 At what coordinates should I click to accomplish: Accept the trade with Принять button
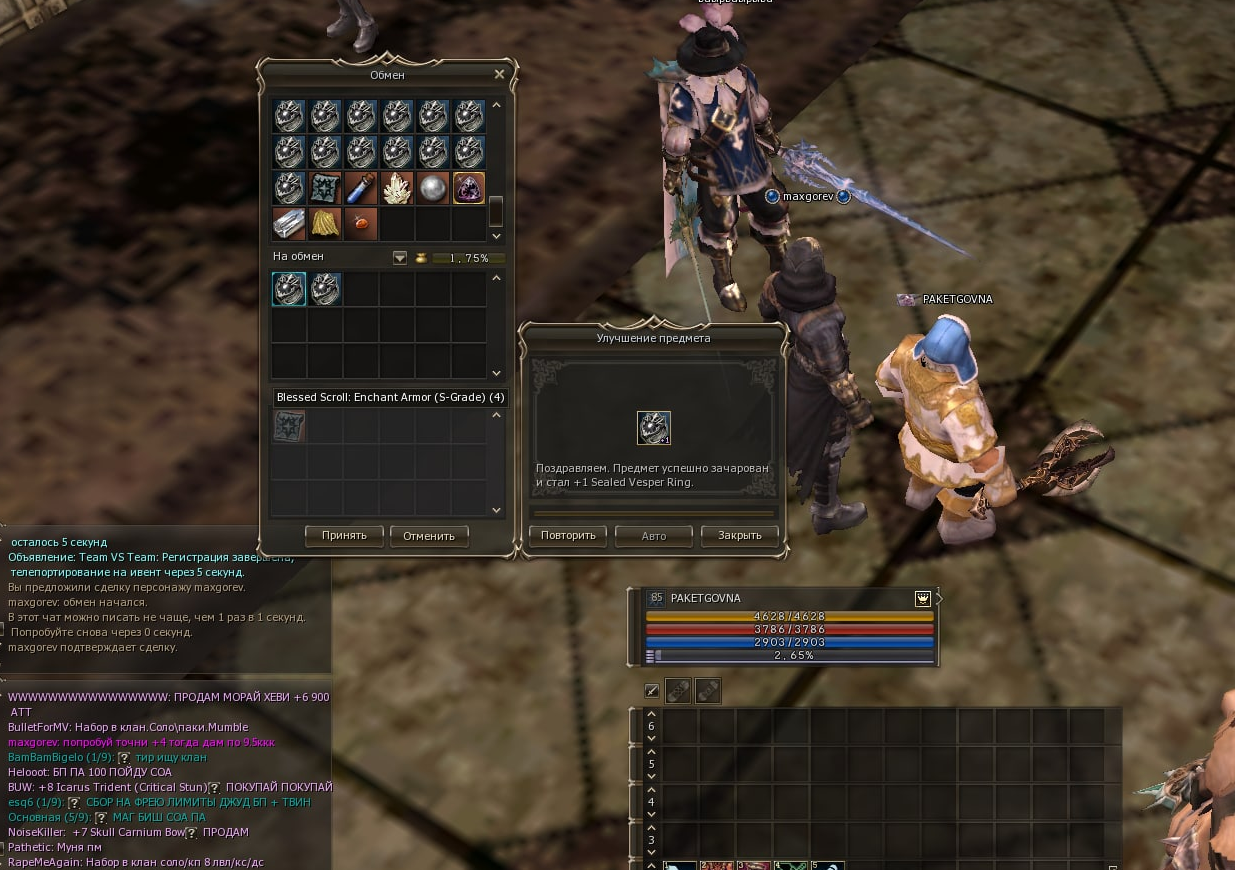click(x=343, y=535)
